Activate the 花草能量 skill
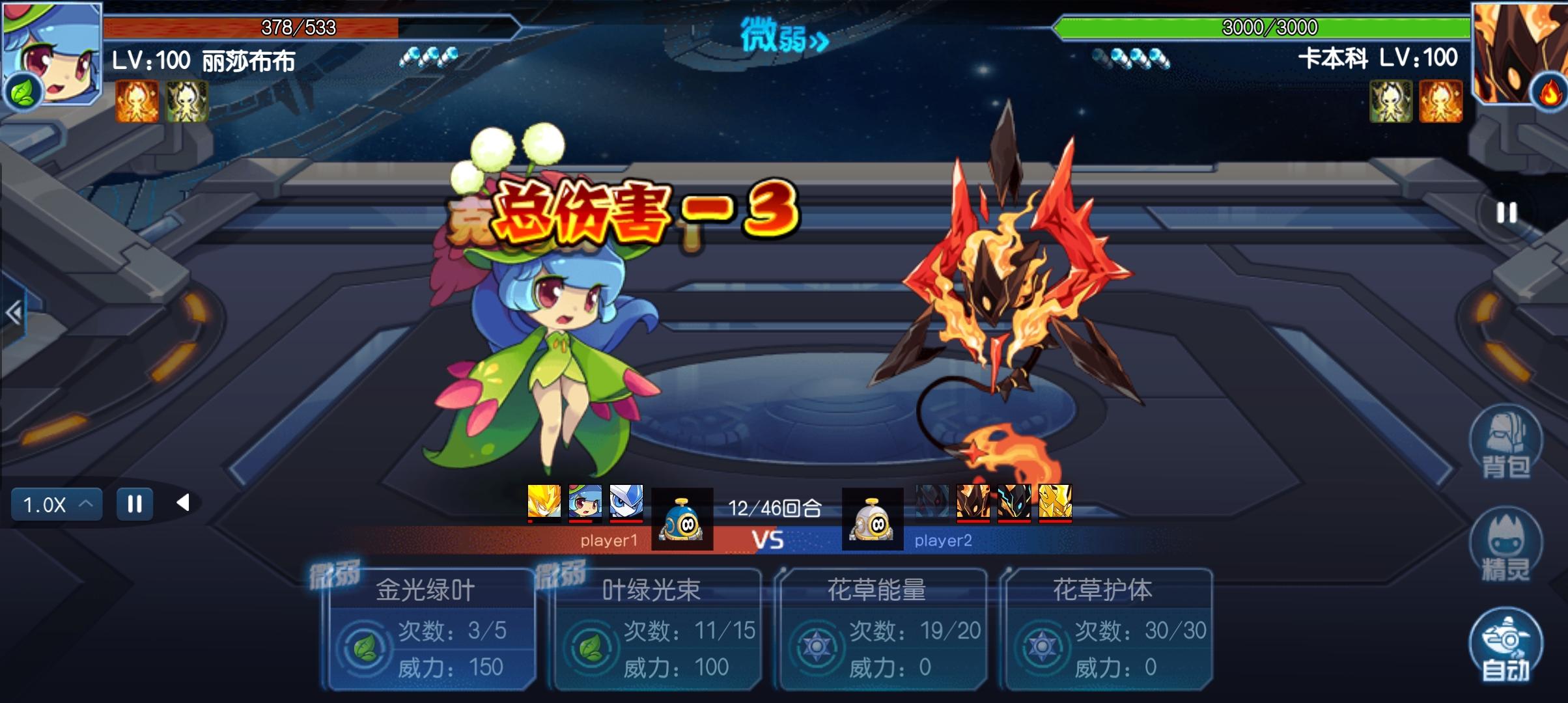Viewport: 1568px width, 703px height. coord(882,629)
